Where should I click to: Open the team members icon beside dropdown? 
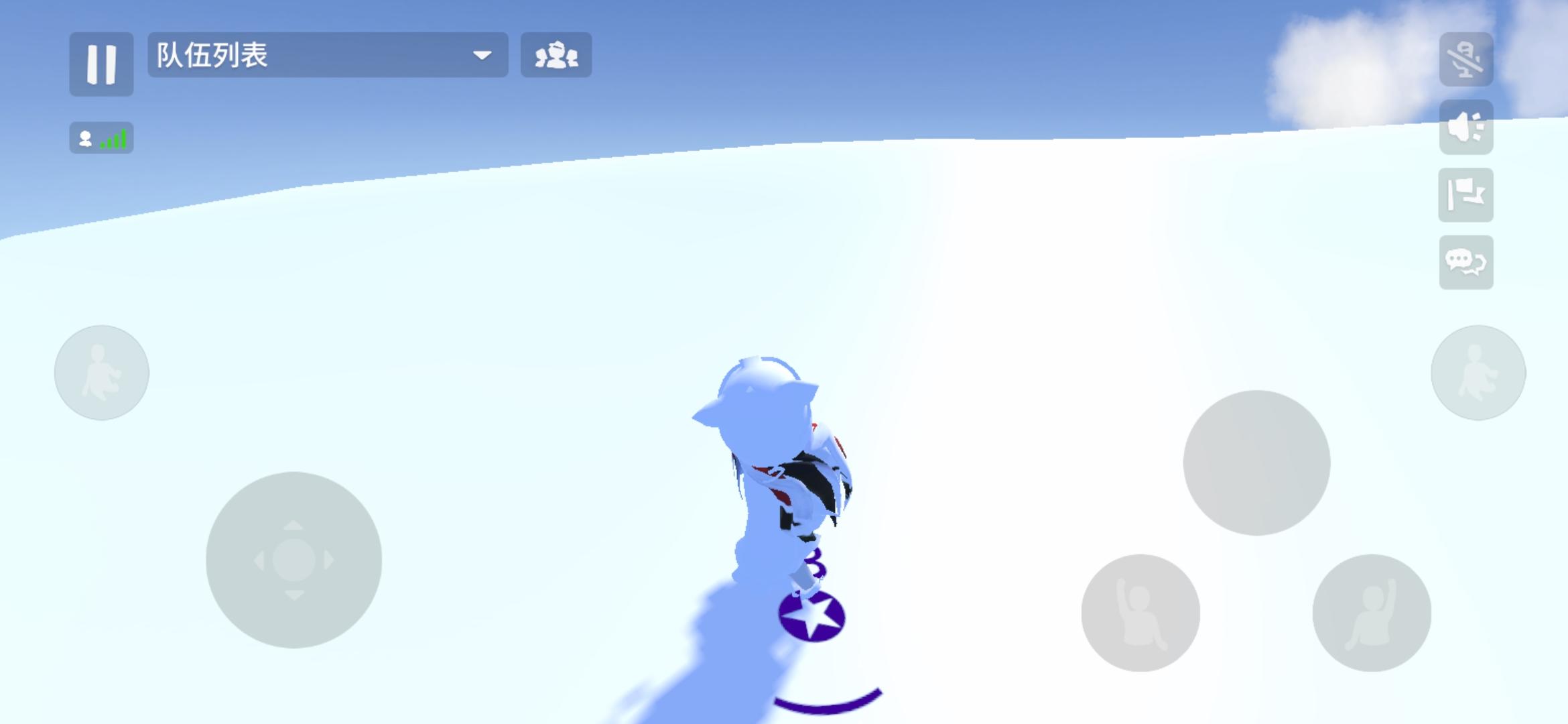point(558,56)
